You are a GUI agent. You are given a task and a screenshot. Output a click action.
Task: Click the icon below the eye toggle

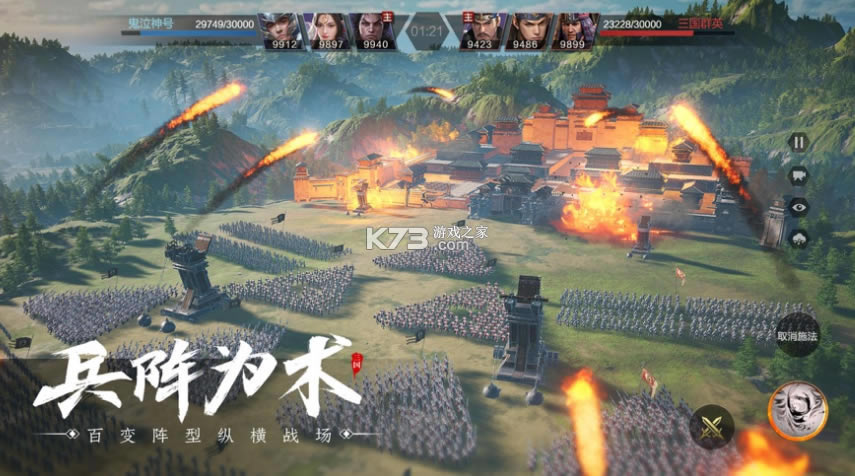(x=798, y=238)
